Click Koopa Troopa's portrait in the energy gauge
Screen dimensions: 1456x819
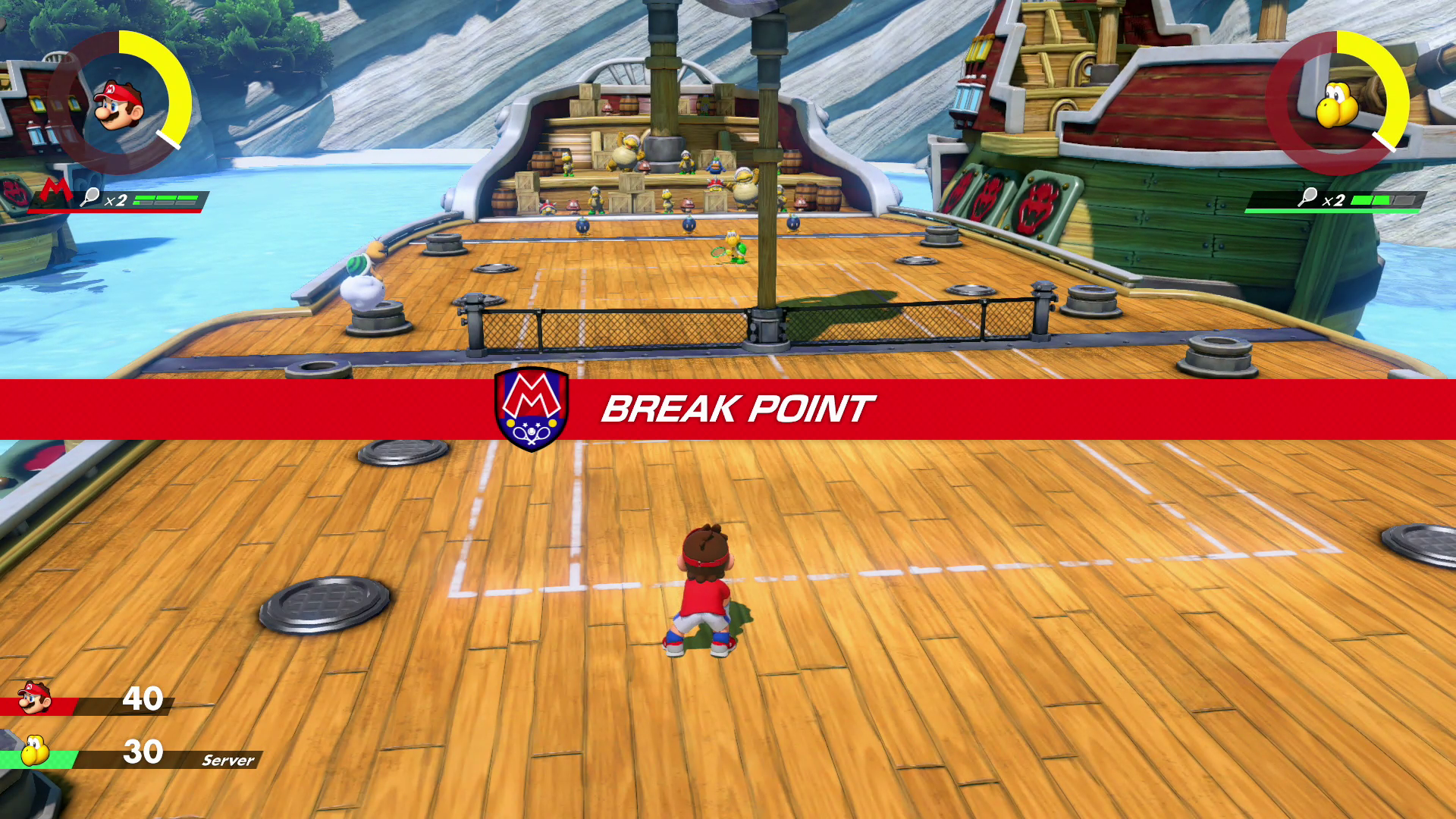pos(1336,105)
